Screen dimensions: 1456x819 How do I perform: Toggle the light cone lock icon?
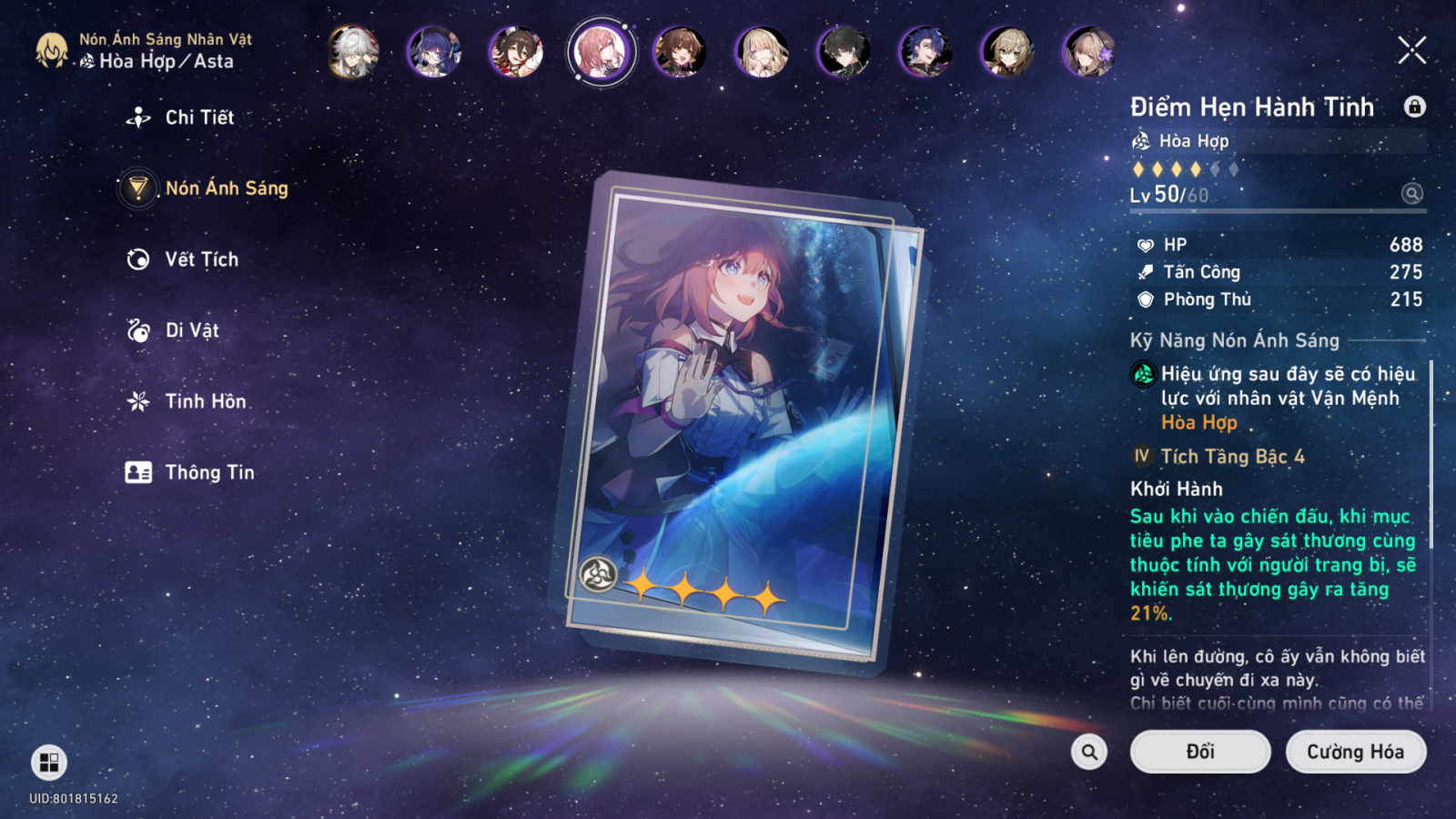pyautogui.click(x=1414, y=106)
